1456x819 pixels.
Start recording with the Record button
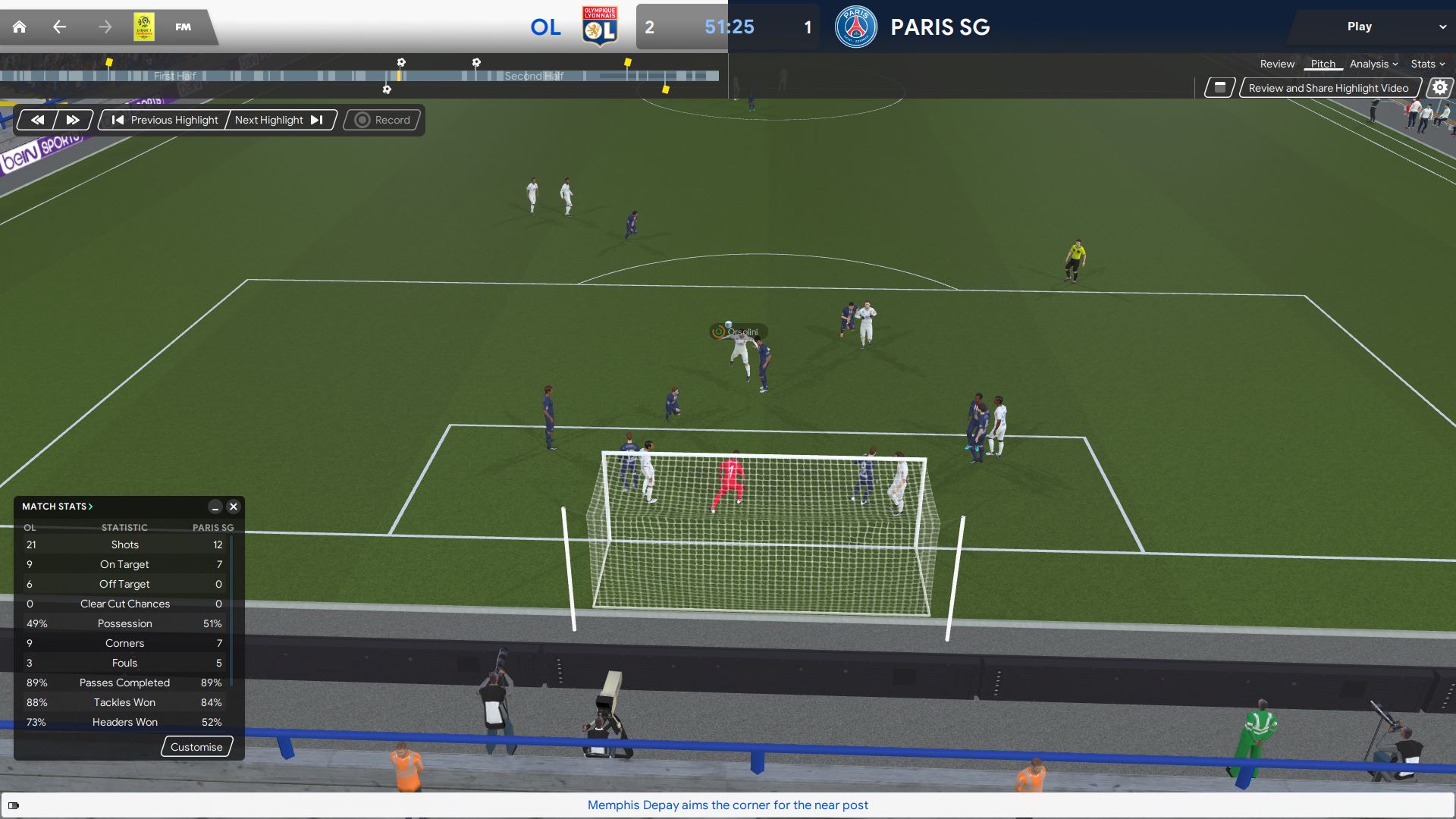tap(383, 120)
